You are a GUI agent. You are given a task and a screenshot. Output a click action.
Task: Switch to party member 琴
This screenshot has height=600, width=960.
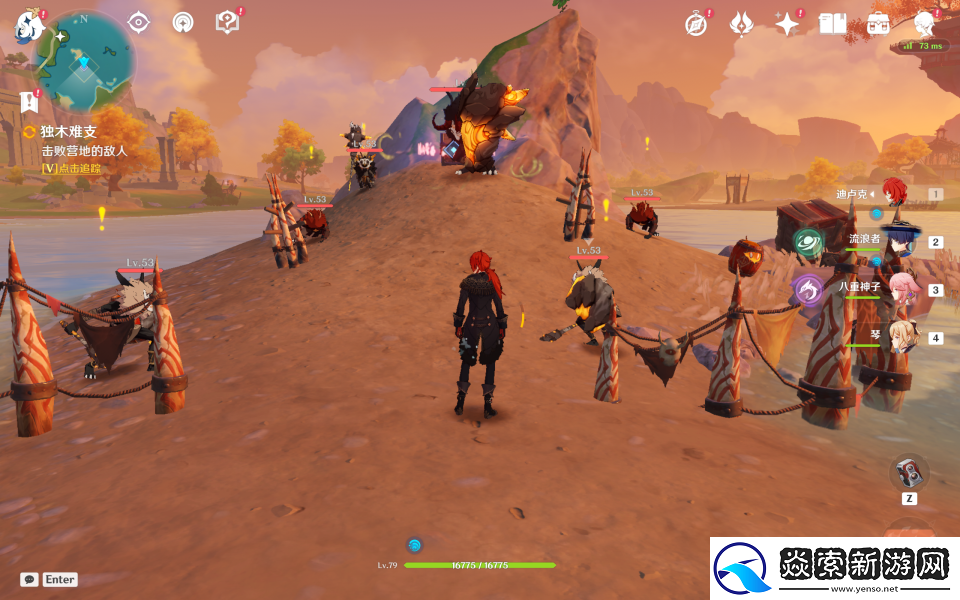click(x=898, y=337)
